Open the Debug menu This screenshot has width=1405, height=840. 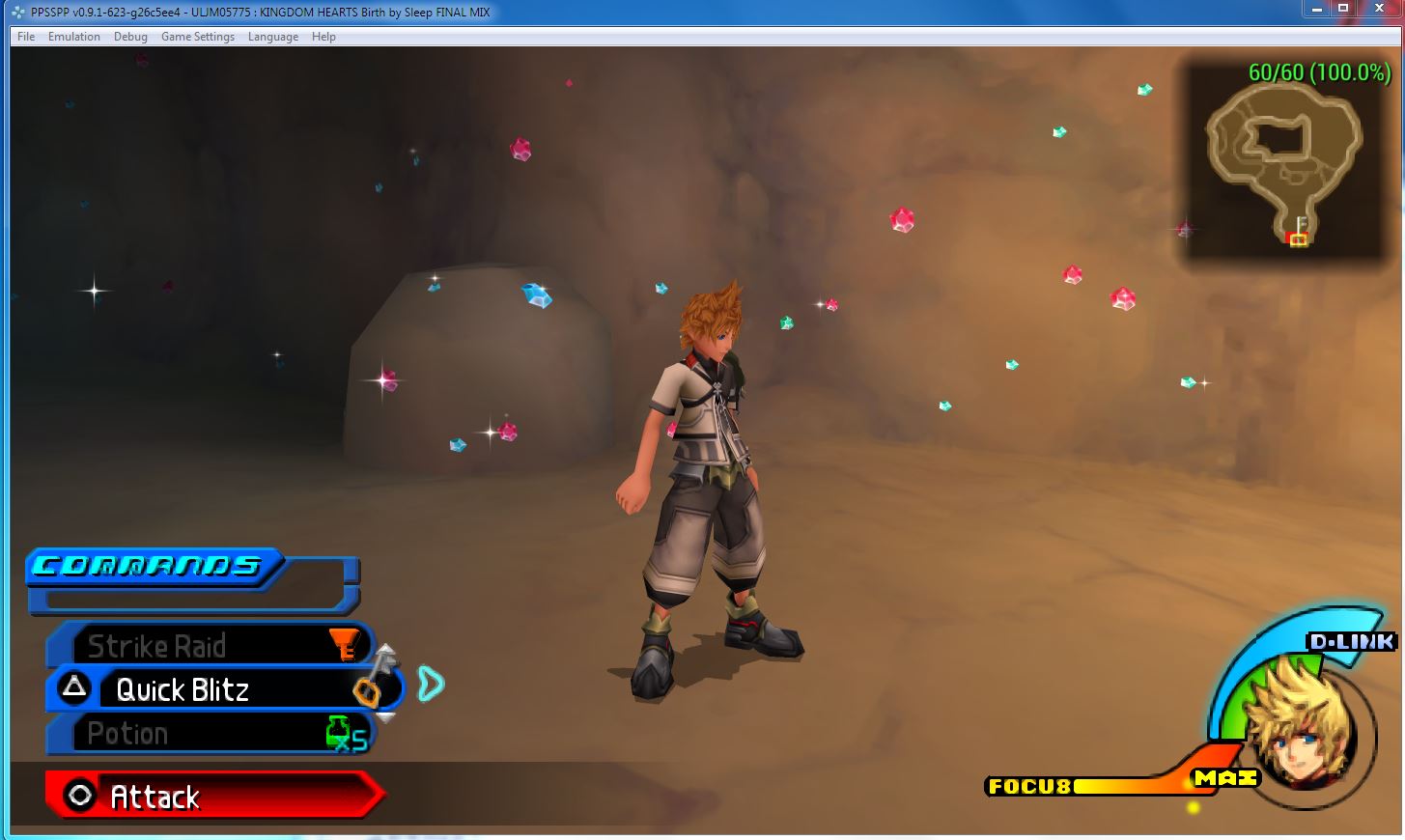click(130, 37)
